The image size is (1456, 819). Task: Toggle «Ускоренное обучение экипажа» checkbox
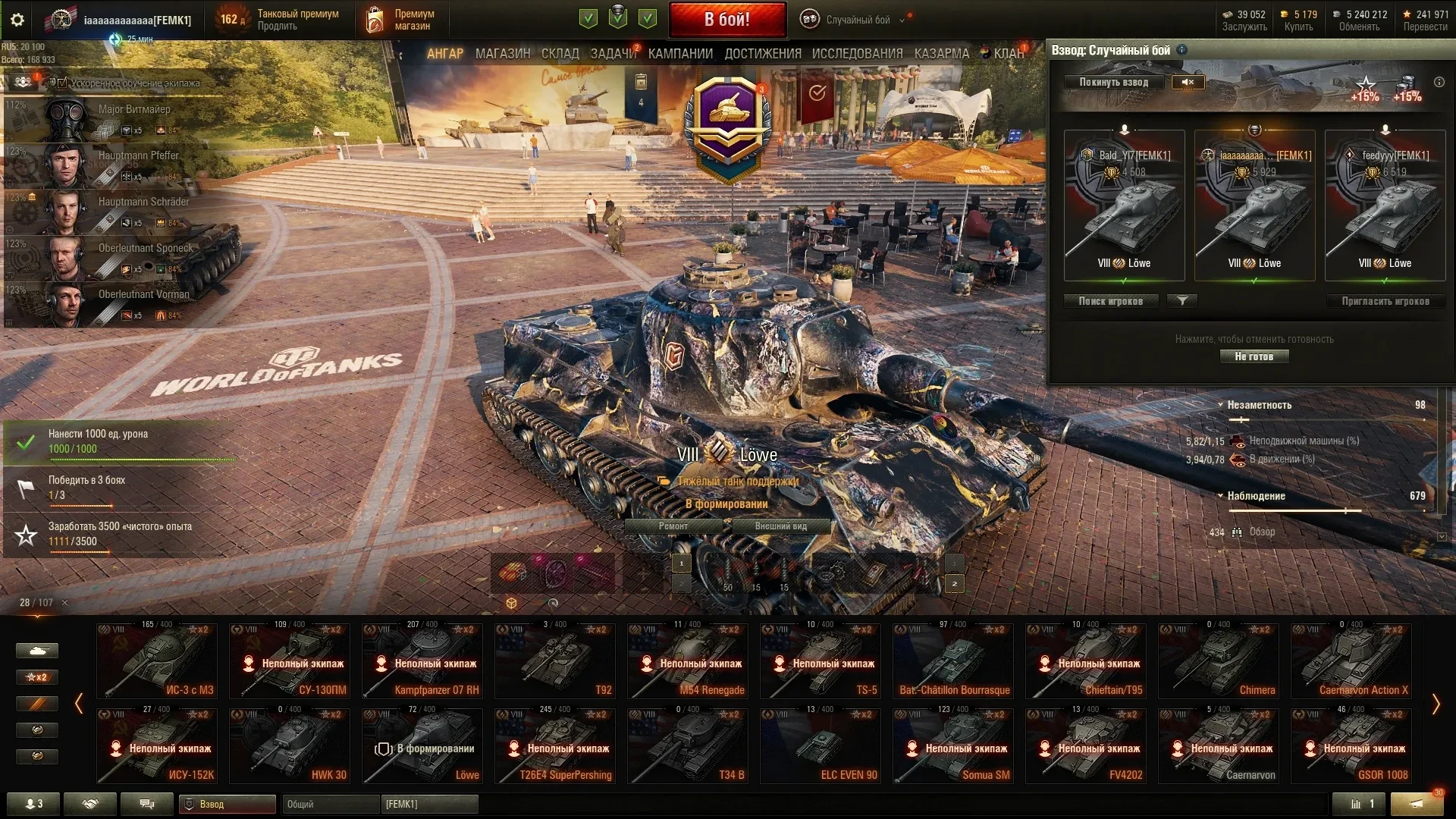click(63, 83)
